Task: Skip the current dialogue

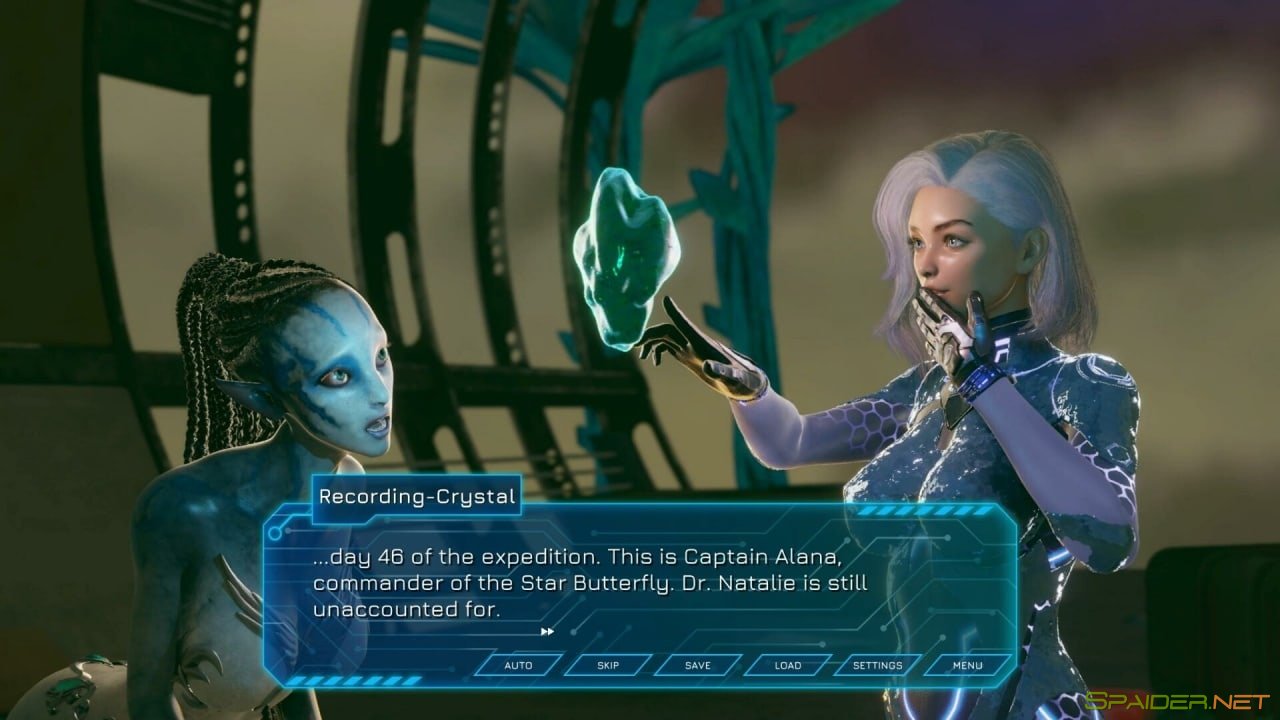Action: click(608, 665)
